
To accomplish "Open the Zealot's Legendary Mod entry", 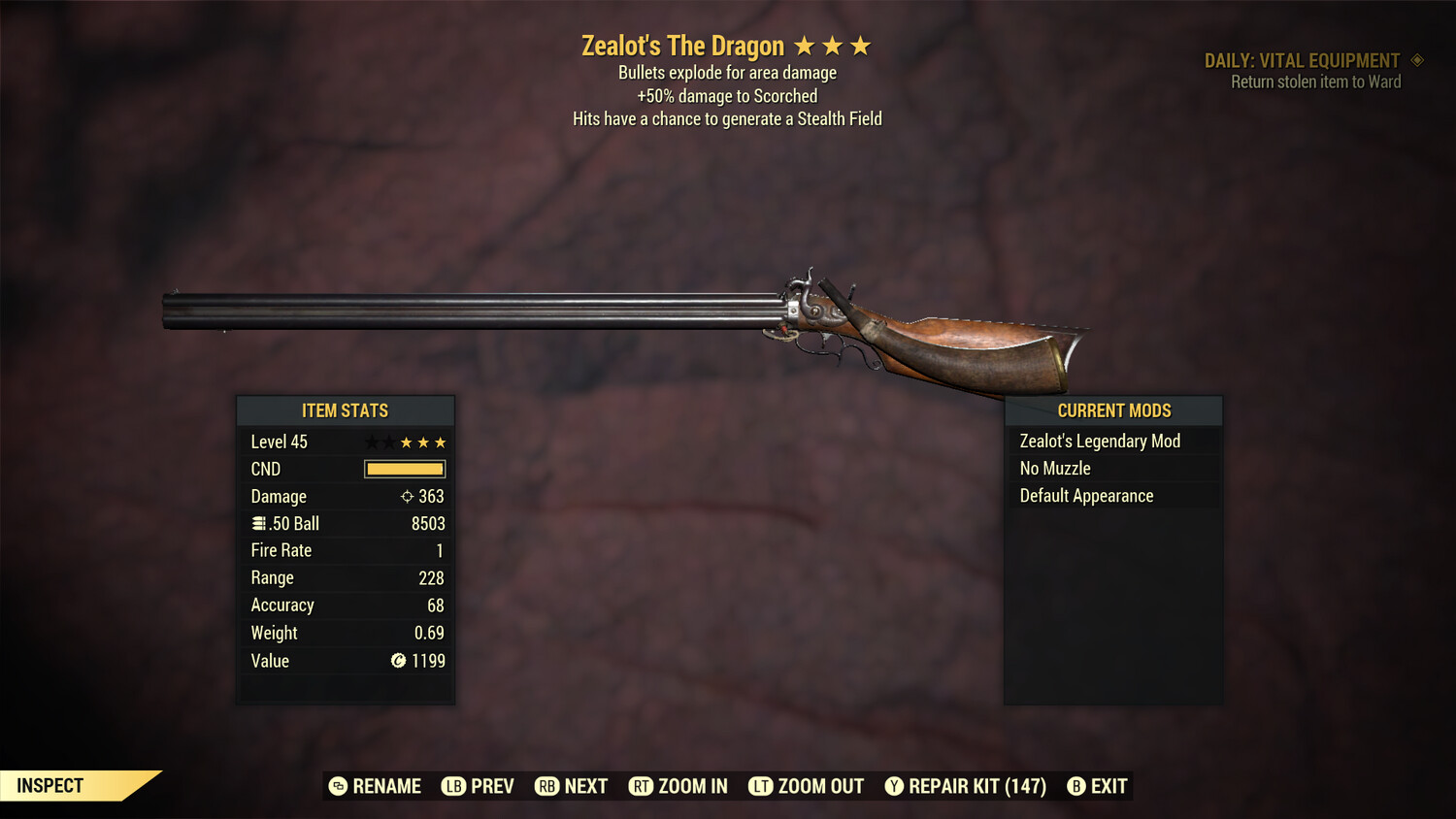I will (x=1099, y=441).
